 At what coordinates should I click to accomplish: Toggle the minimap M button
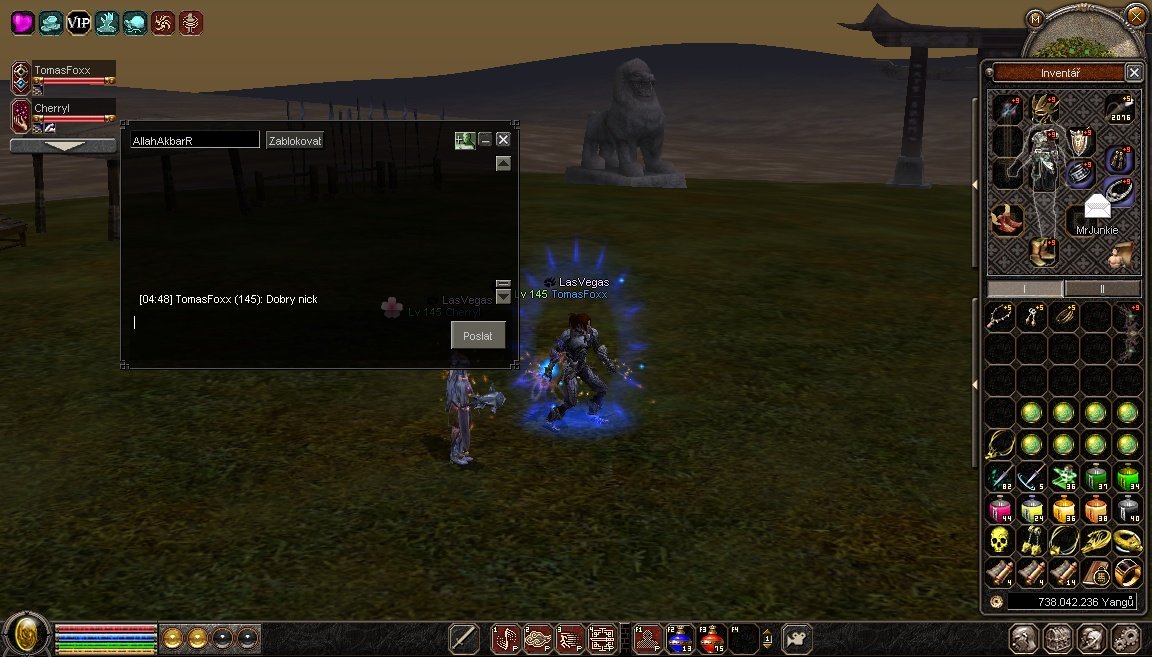click(x=1036, y=17)
